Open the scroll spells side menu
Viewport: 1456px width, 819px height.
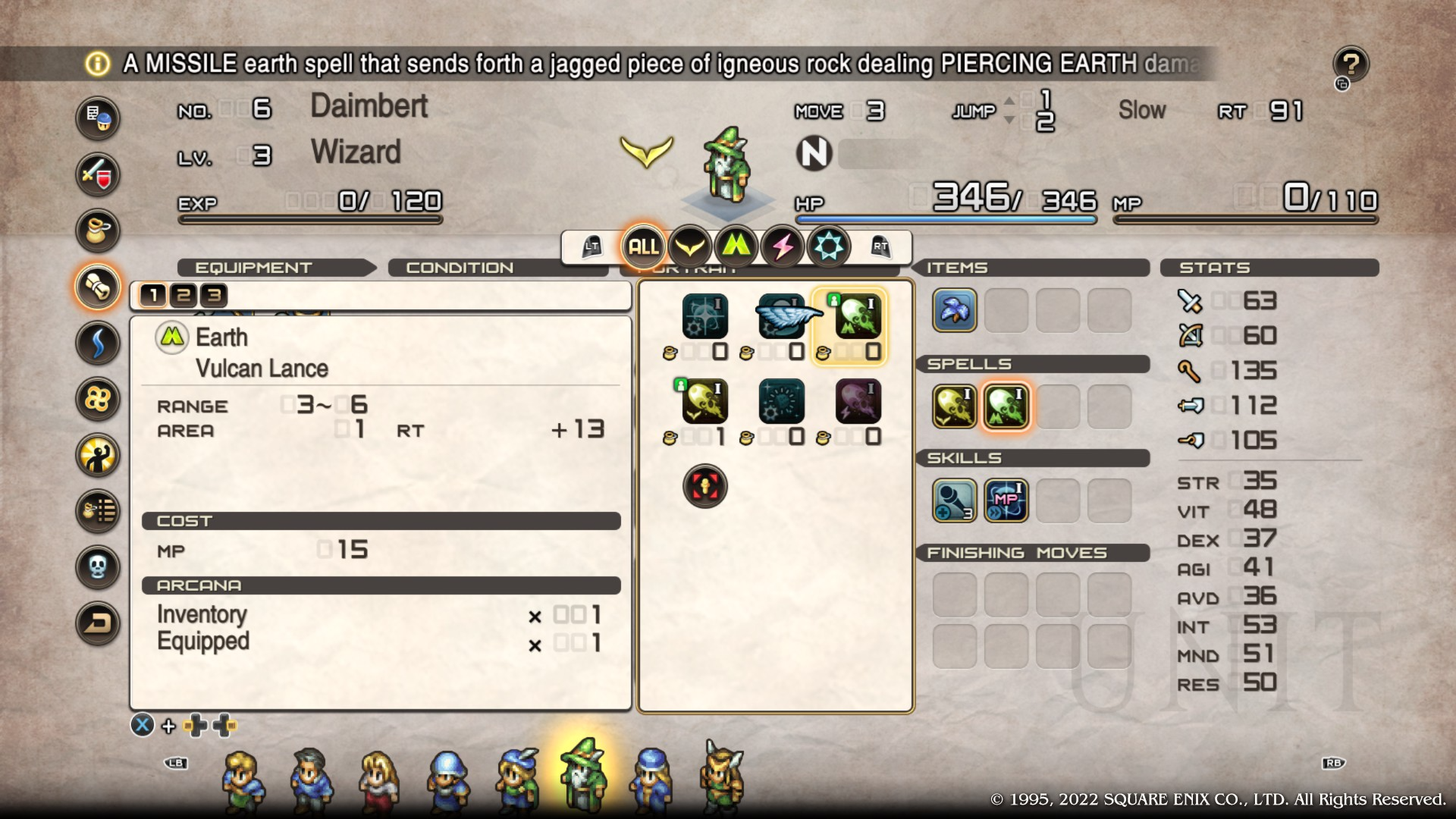98,287
